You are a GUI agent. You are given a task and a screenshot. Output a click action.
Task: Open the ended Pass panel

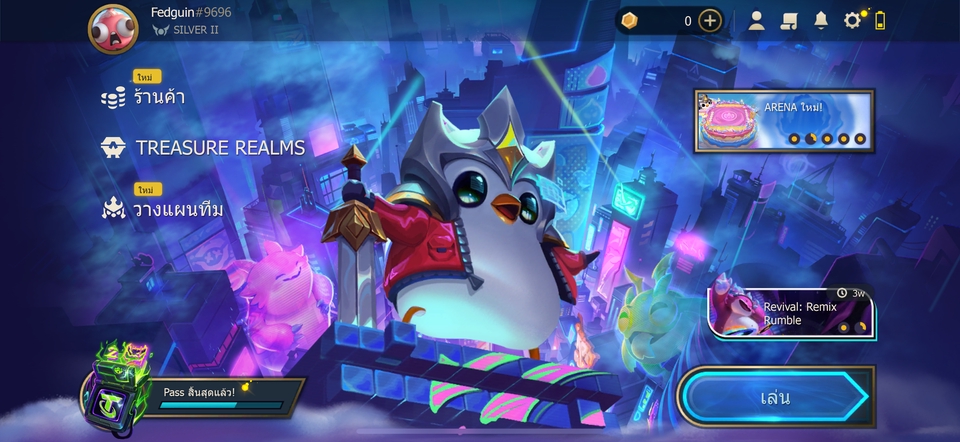(200, 393)
